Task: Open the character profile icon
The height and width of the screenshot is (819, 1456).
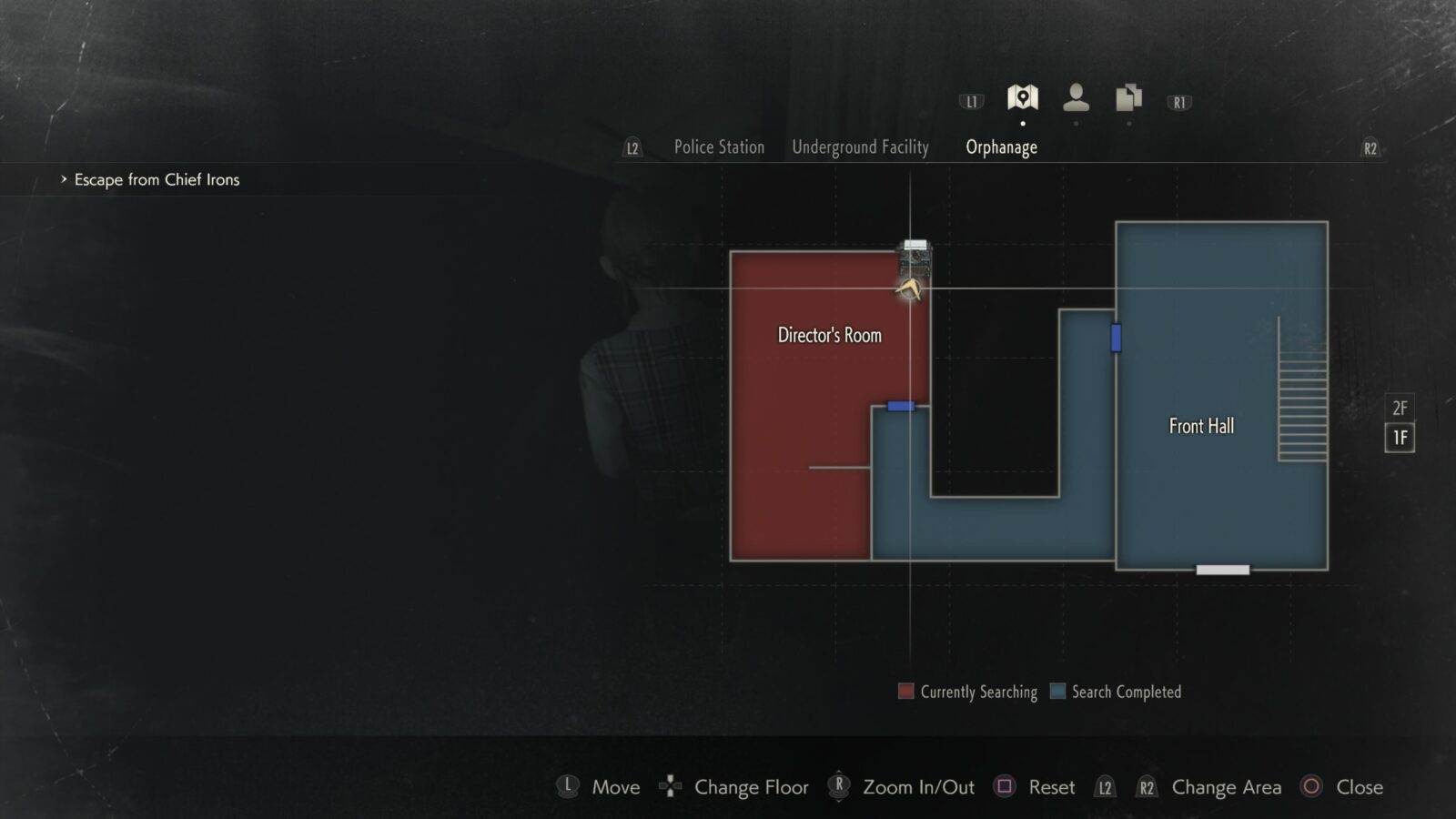Action: click(1077, 98)
